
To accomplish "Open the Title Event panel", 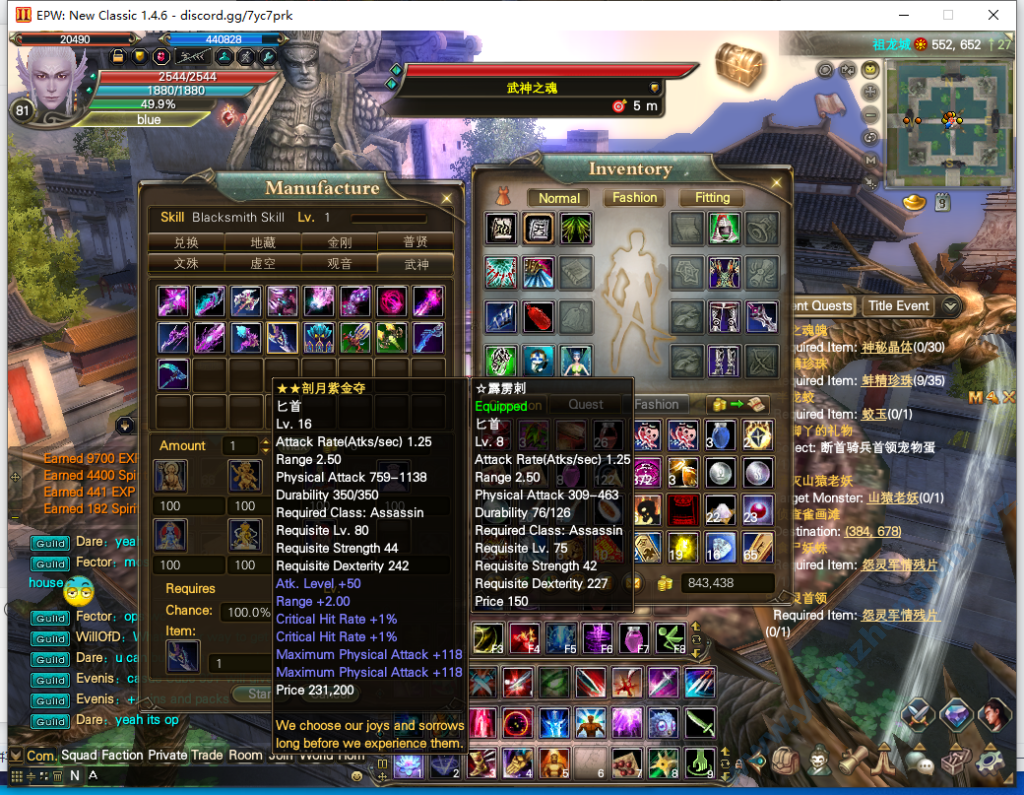I will [898, 306].
